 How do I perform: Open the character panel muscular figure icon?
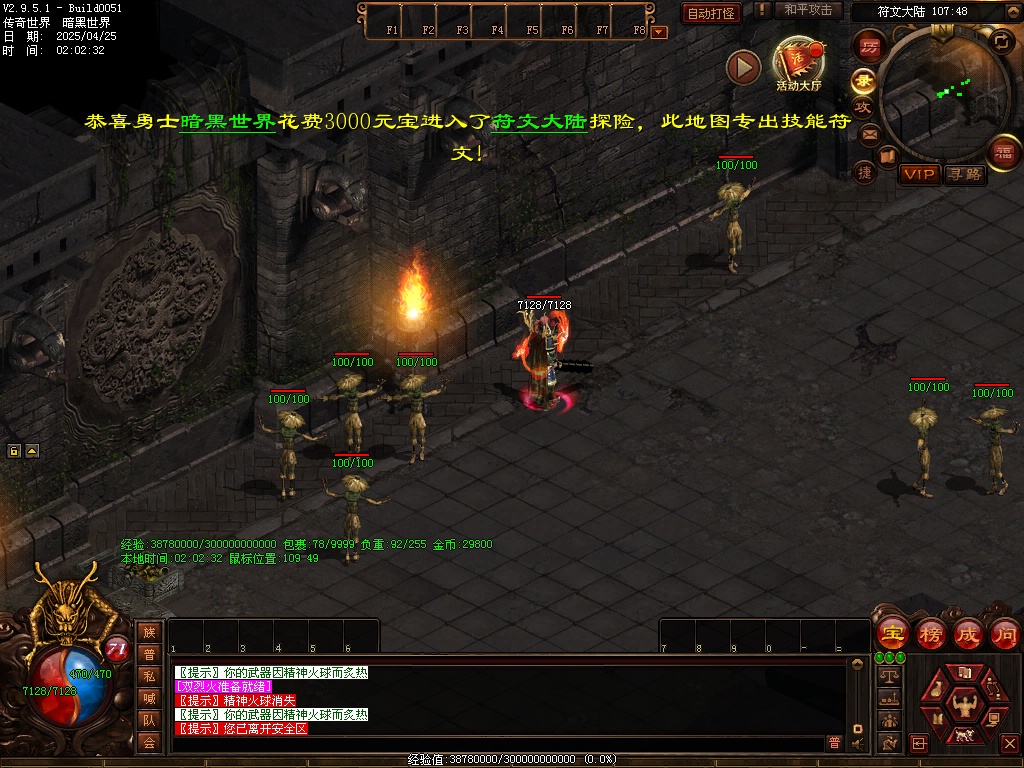click(x=965, y=702)
